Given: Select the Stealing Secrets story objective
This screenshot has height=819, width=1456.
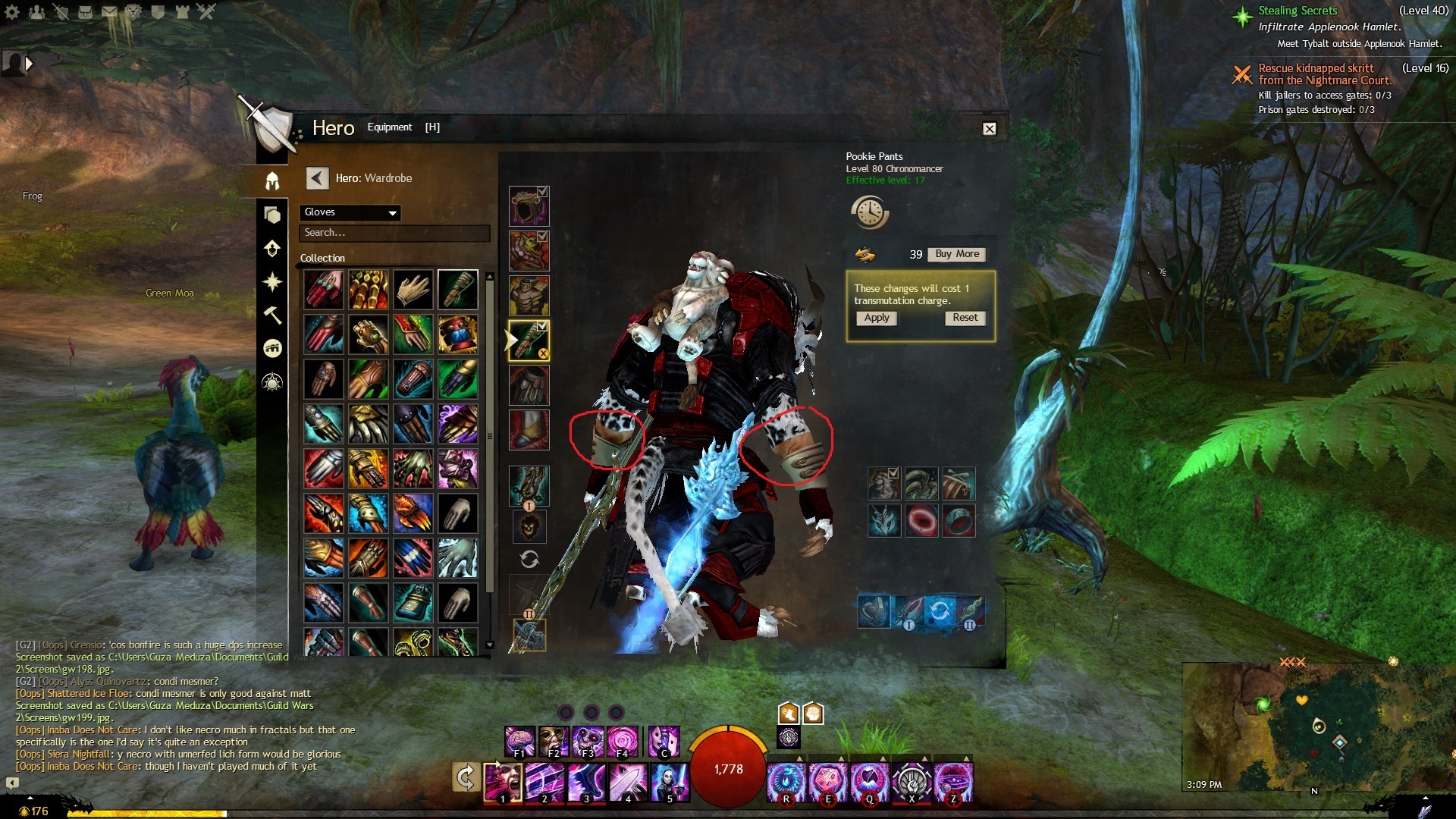Looking at the screenshot, I should pyautogui.click(x=1298, y=11).
